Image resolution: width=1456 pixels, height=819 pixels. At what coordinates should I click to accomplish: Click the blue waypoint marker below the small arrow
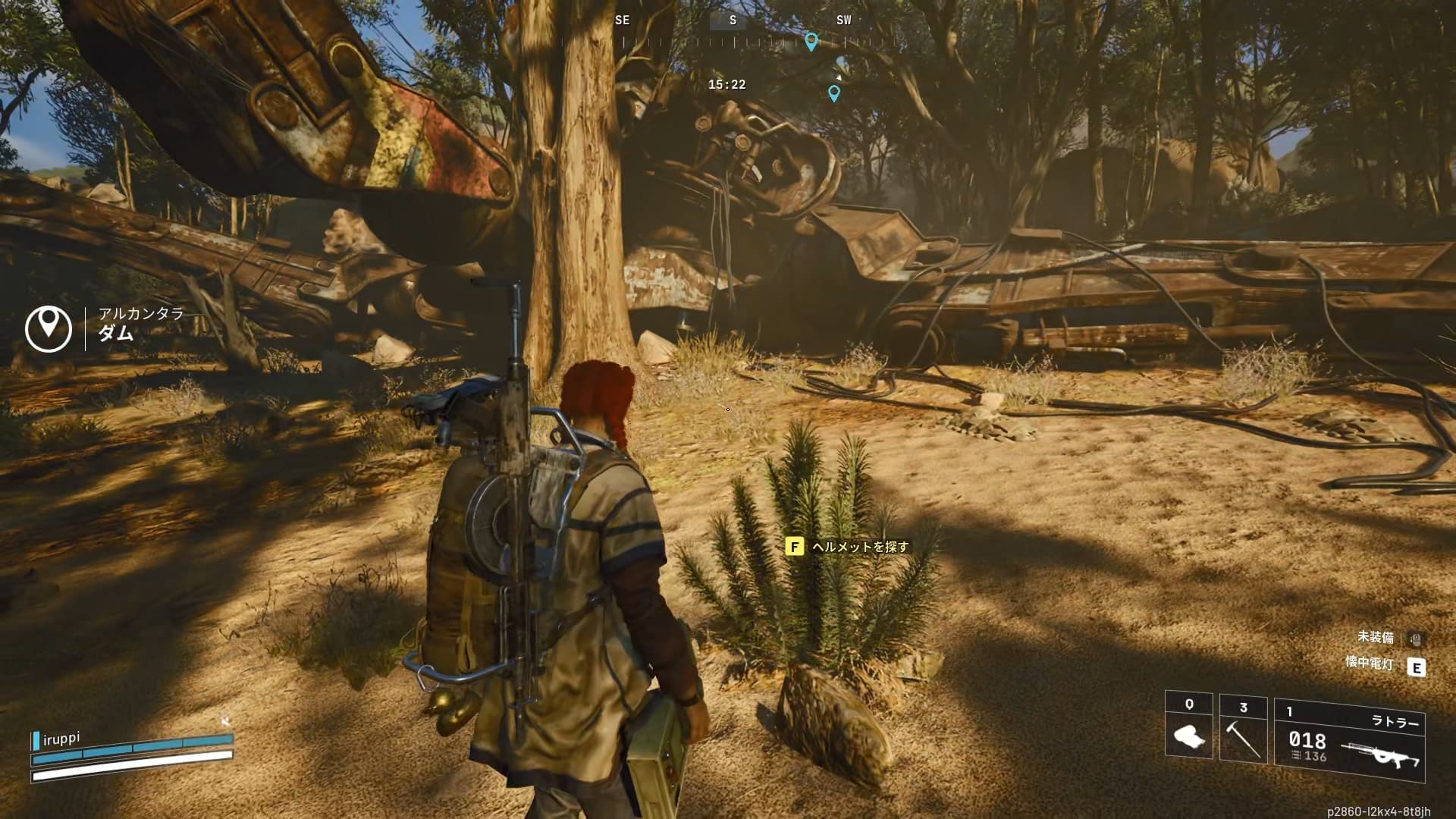(834, 93)
